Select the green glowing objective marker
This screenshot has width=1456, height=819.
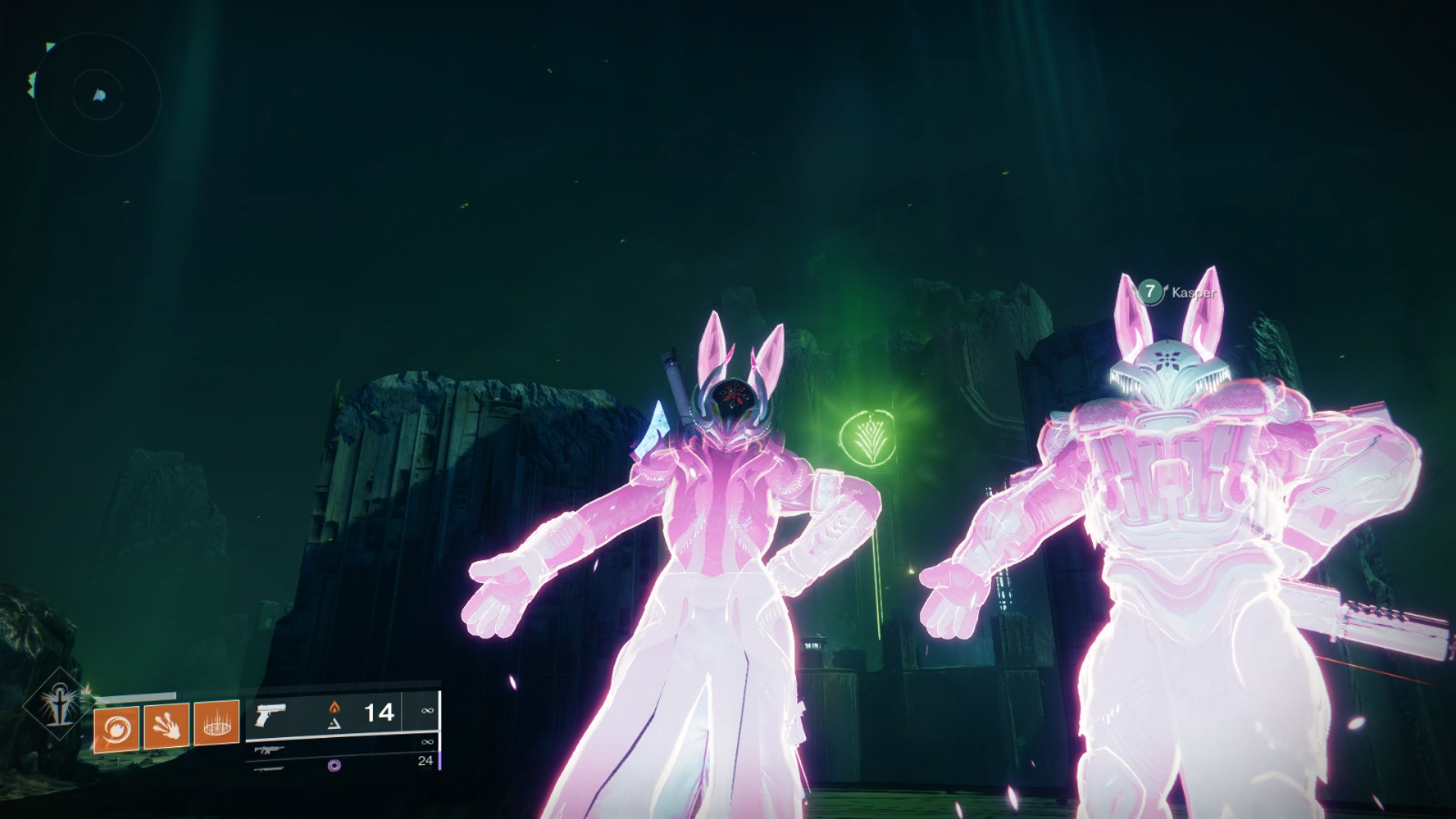[x=868, y=438]
